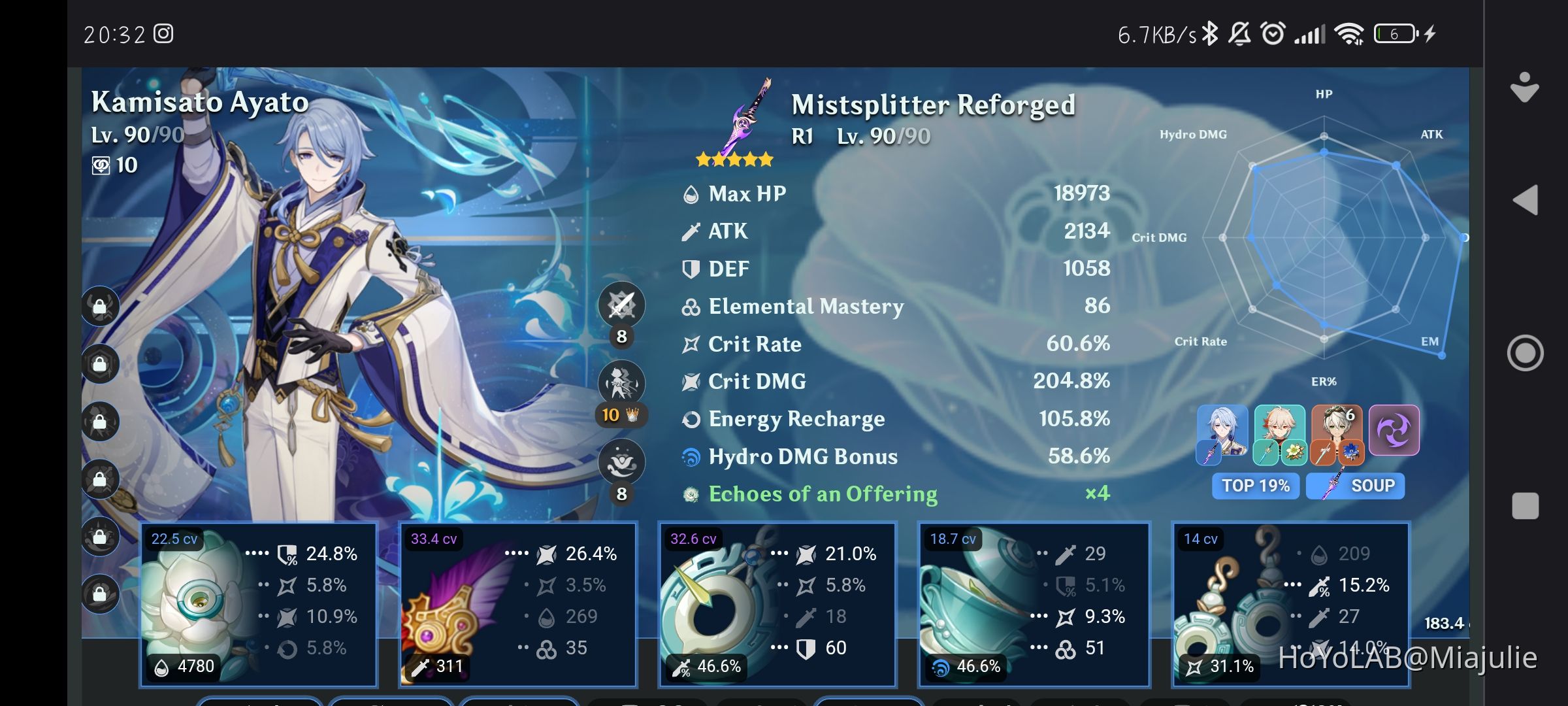The height and width of the screenshot is (706, 1568).
Task: Unlock the topmost constellation lock
Action: [101, 306]
